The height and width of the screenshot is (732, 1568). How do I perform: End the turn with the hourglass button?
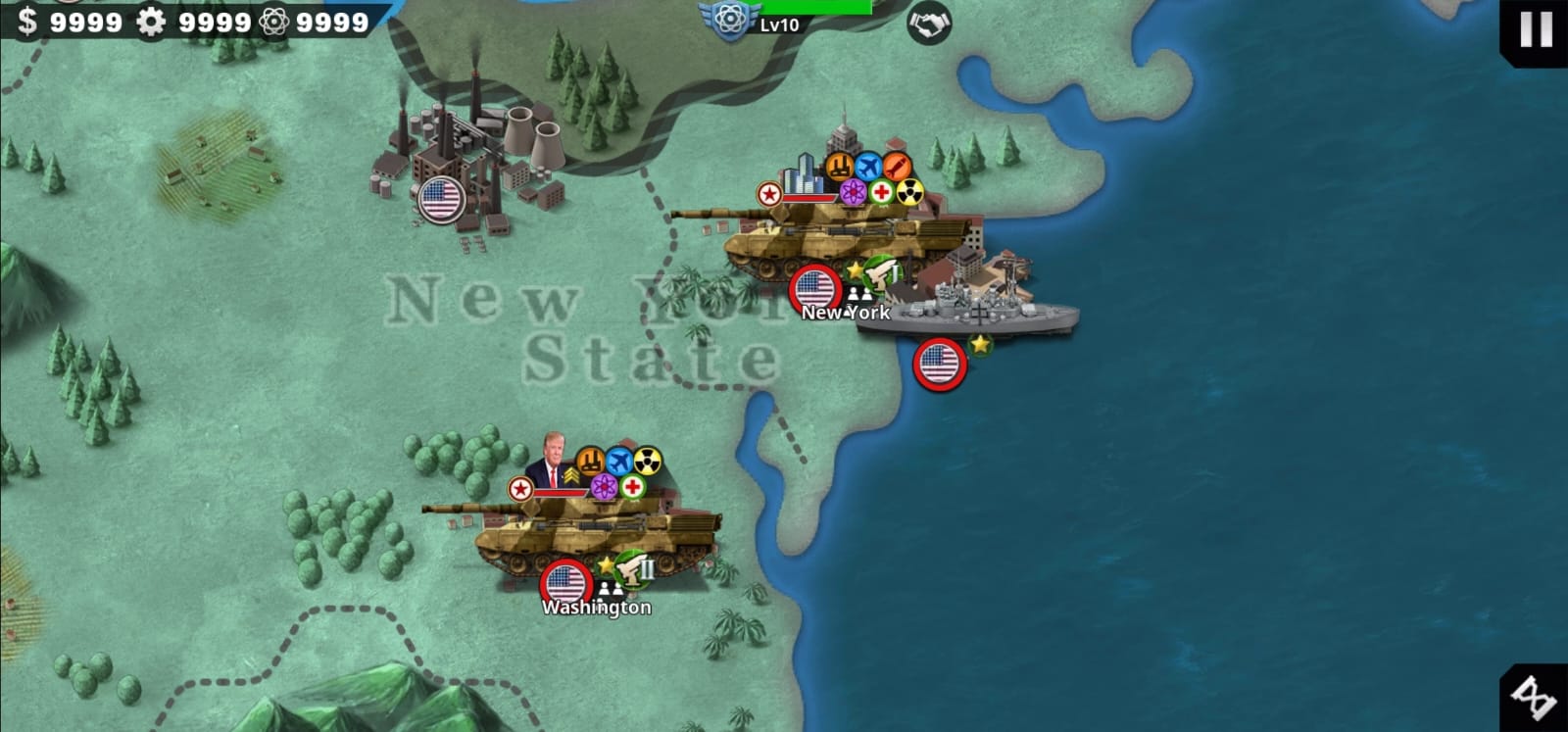tap(1535, 698)
